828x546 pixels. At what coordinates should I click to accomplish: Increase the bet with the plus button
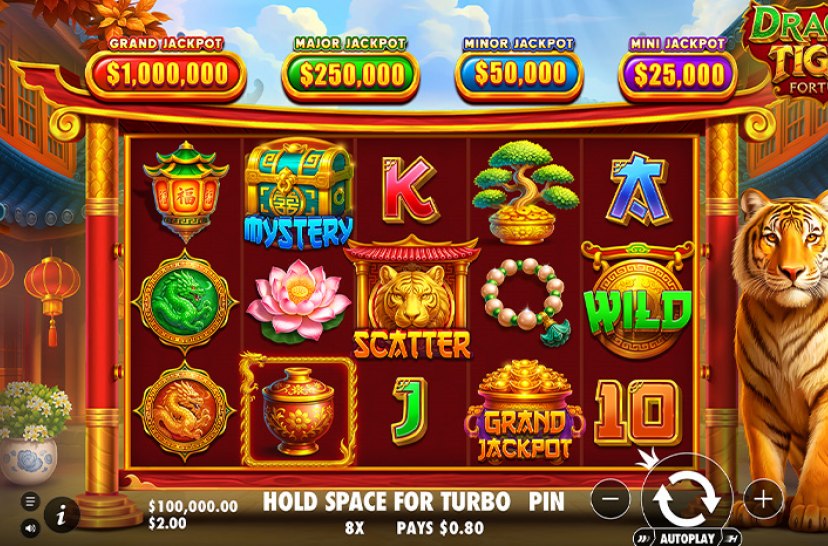(x=763, y=497)
